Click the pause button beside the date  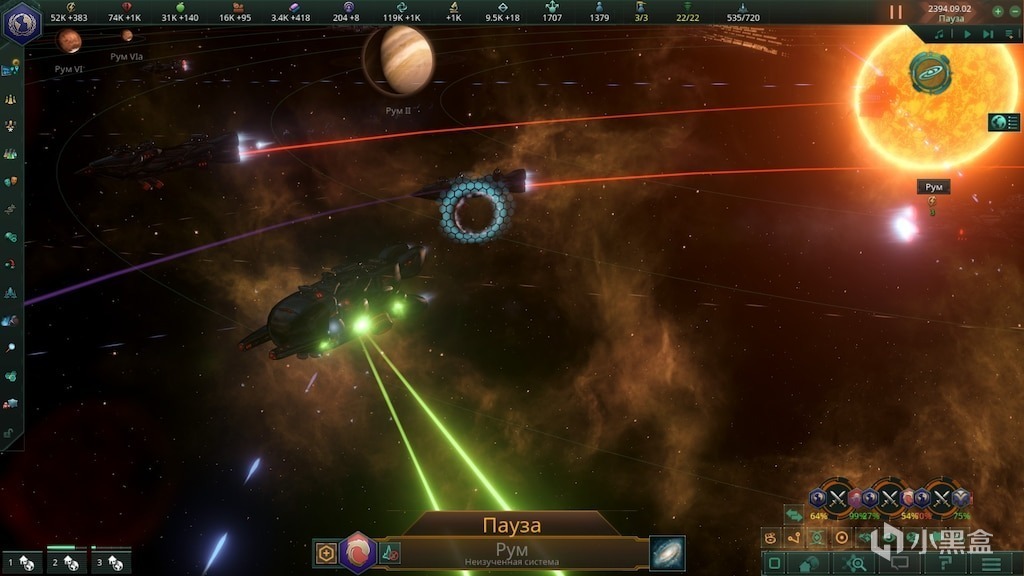[896, 12]
